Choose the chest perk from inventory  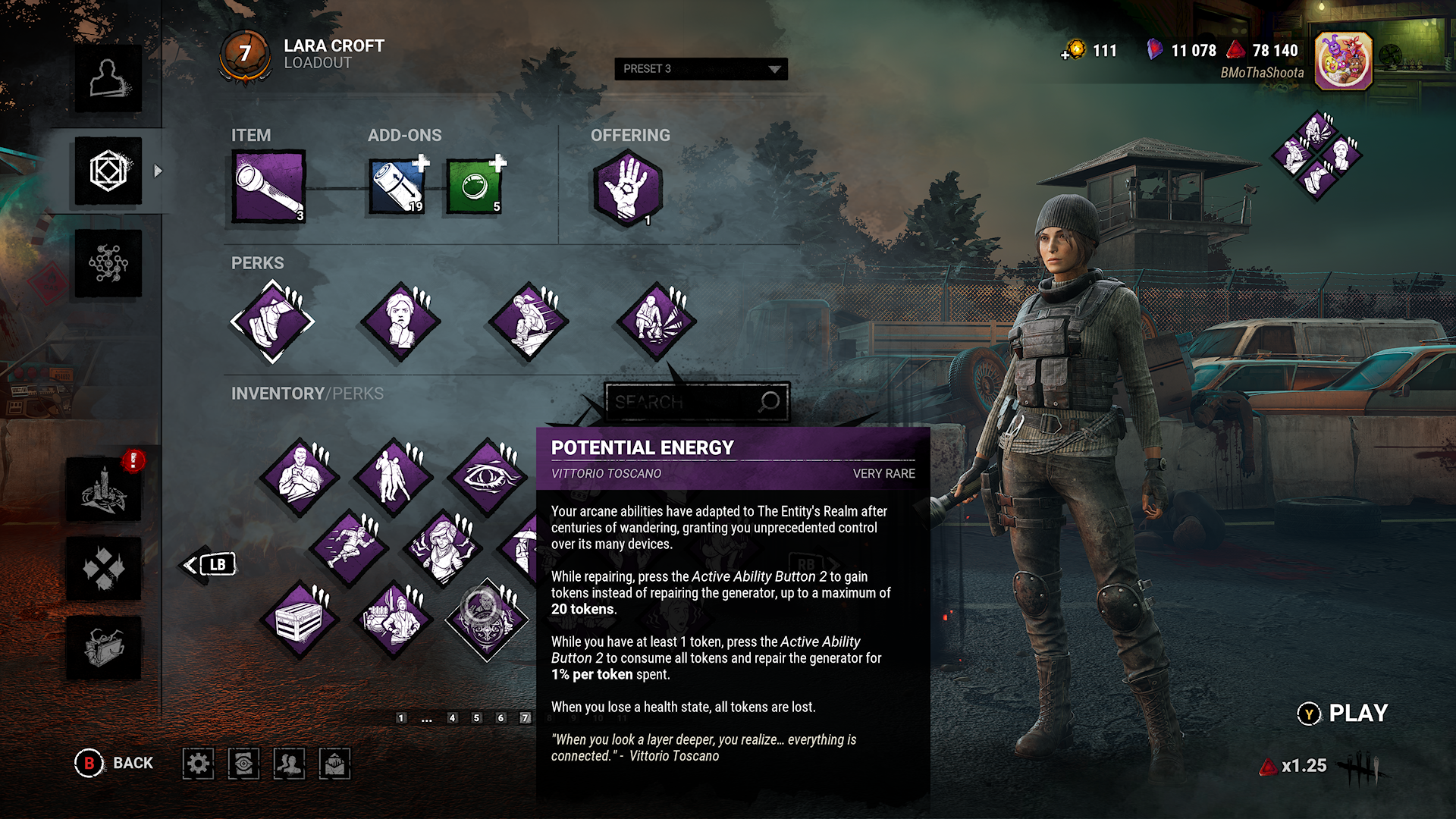(300, 621)
